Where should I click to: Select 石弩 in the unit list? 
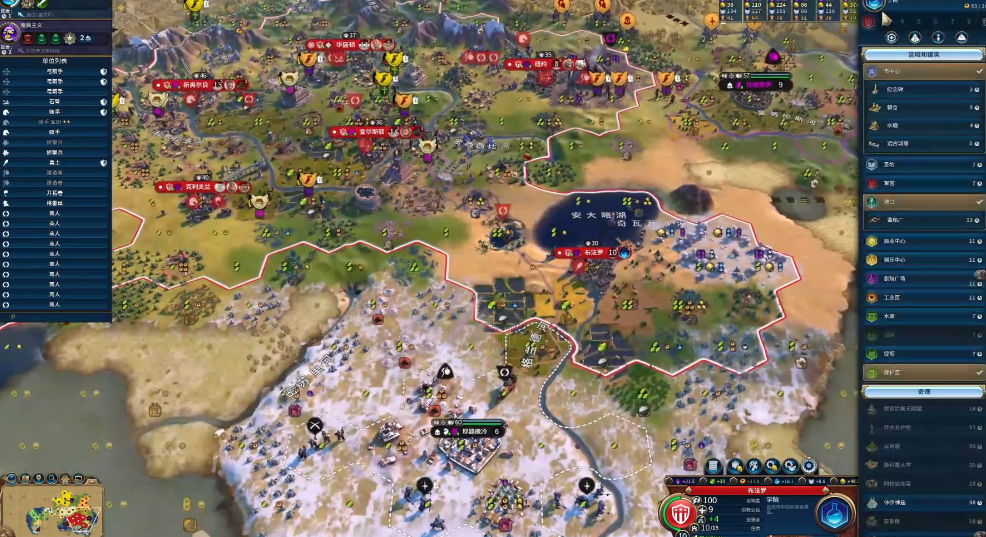pyautogui.click(x=55, y=101)
